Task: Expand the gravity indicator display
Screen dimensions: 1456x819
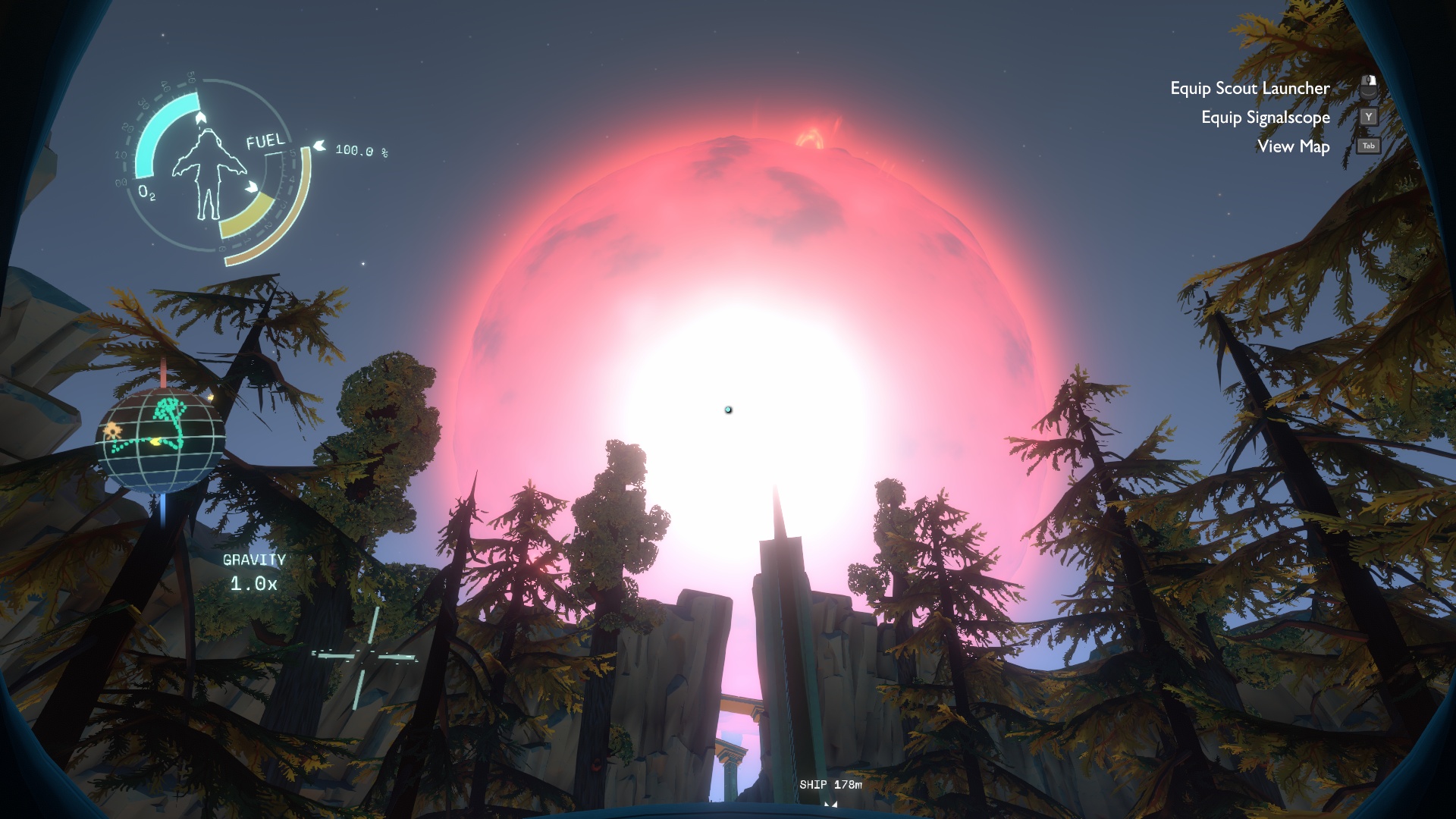Action: click(254, 573)
